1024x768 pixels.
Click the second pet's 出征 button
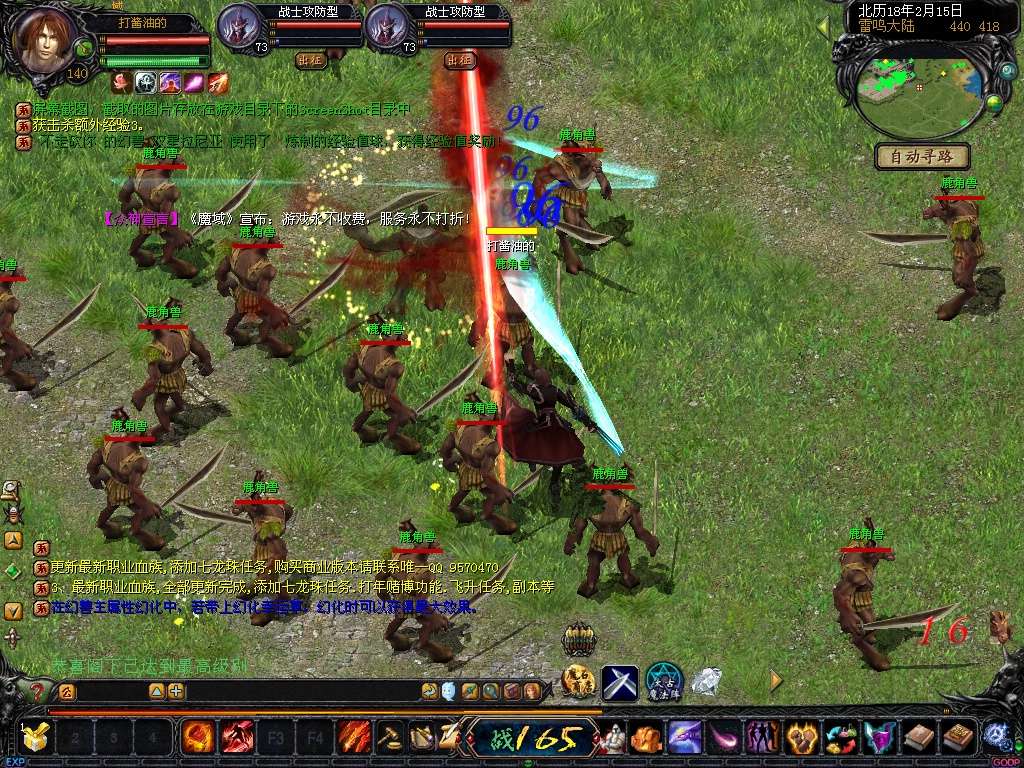tap(460, 60)
